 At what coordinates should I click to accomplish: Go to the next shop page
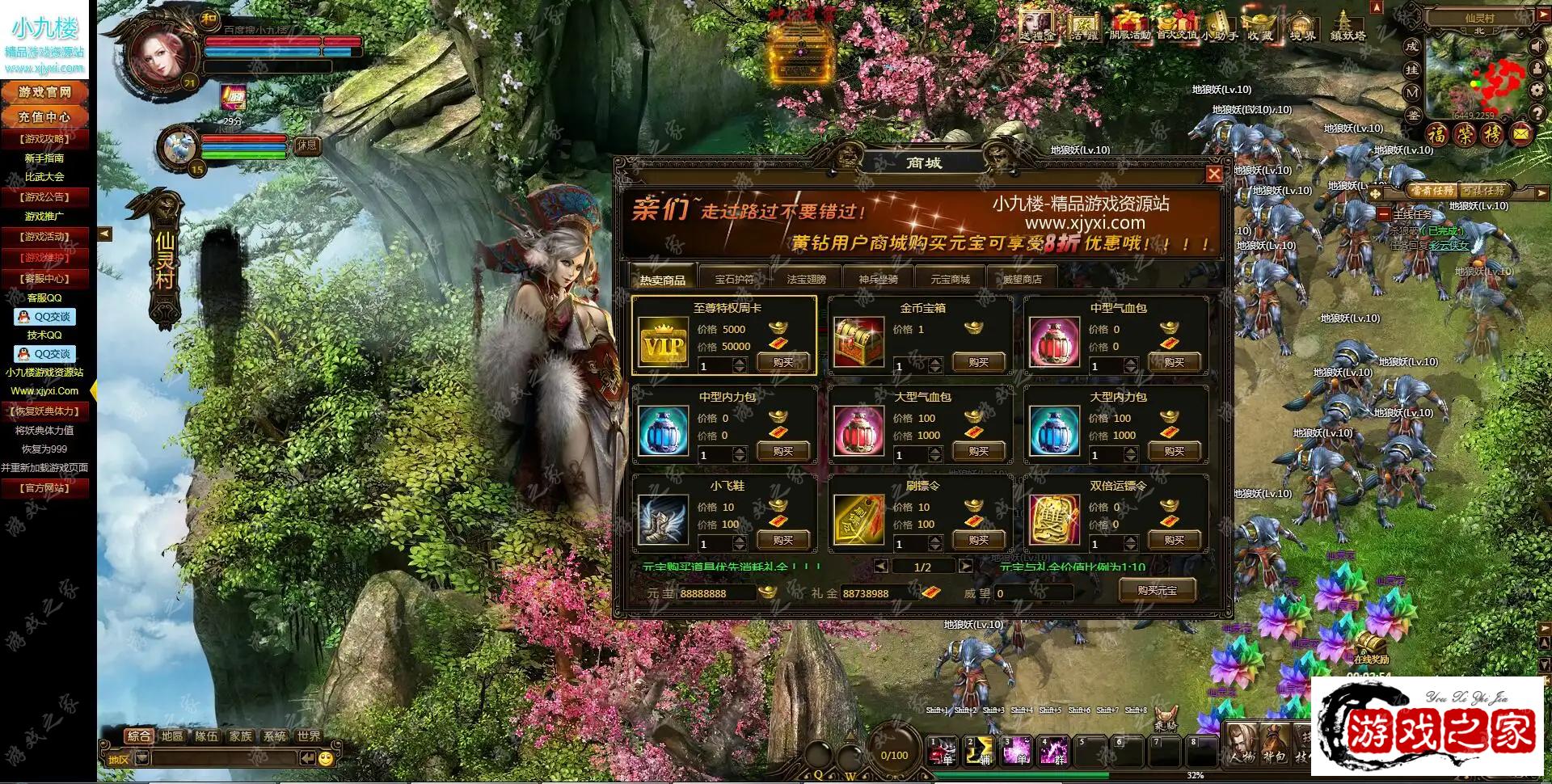(x=965, y=567)
